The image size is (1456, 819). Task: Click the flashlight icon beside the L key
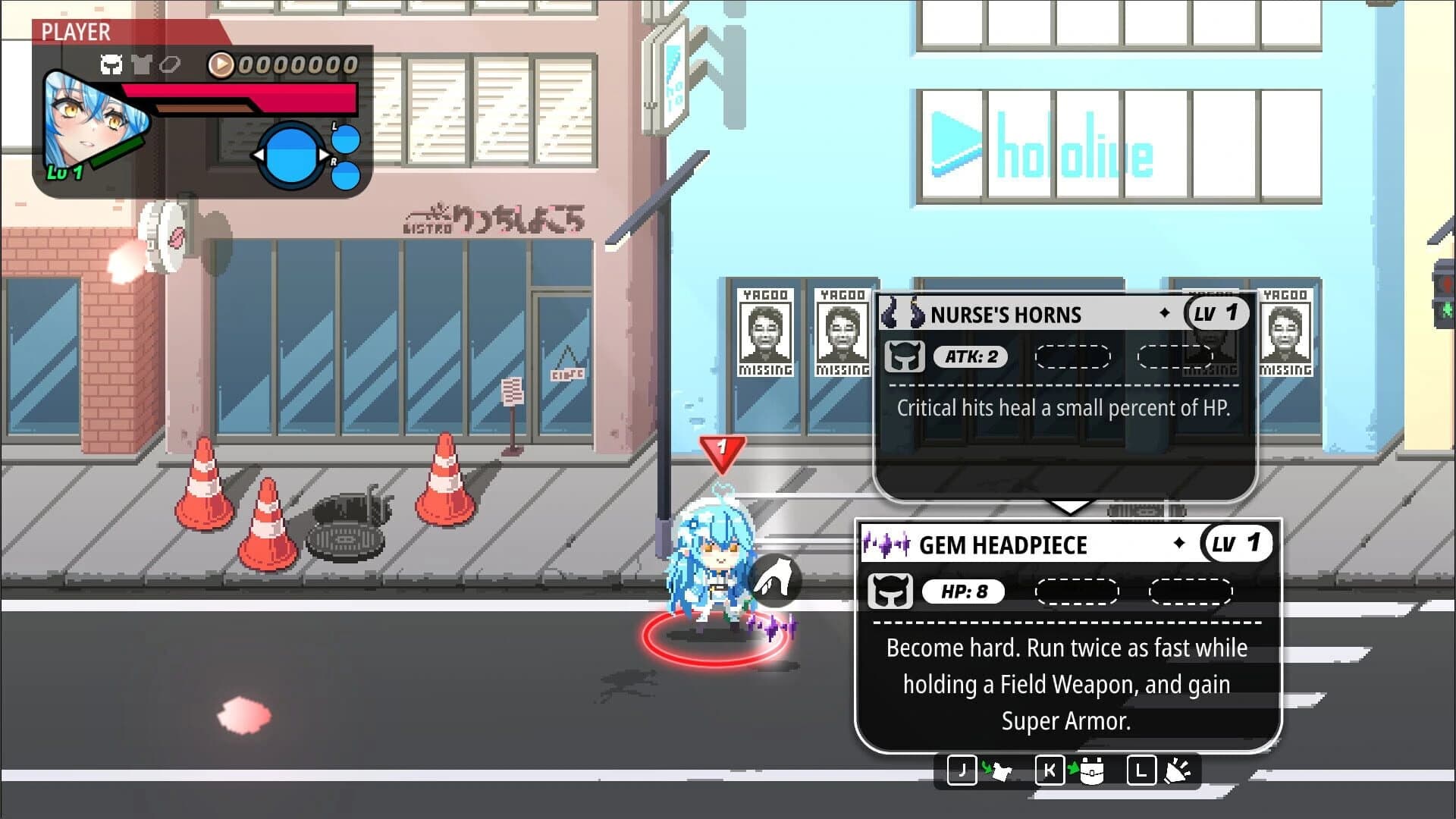click(1178, 770)
